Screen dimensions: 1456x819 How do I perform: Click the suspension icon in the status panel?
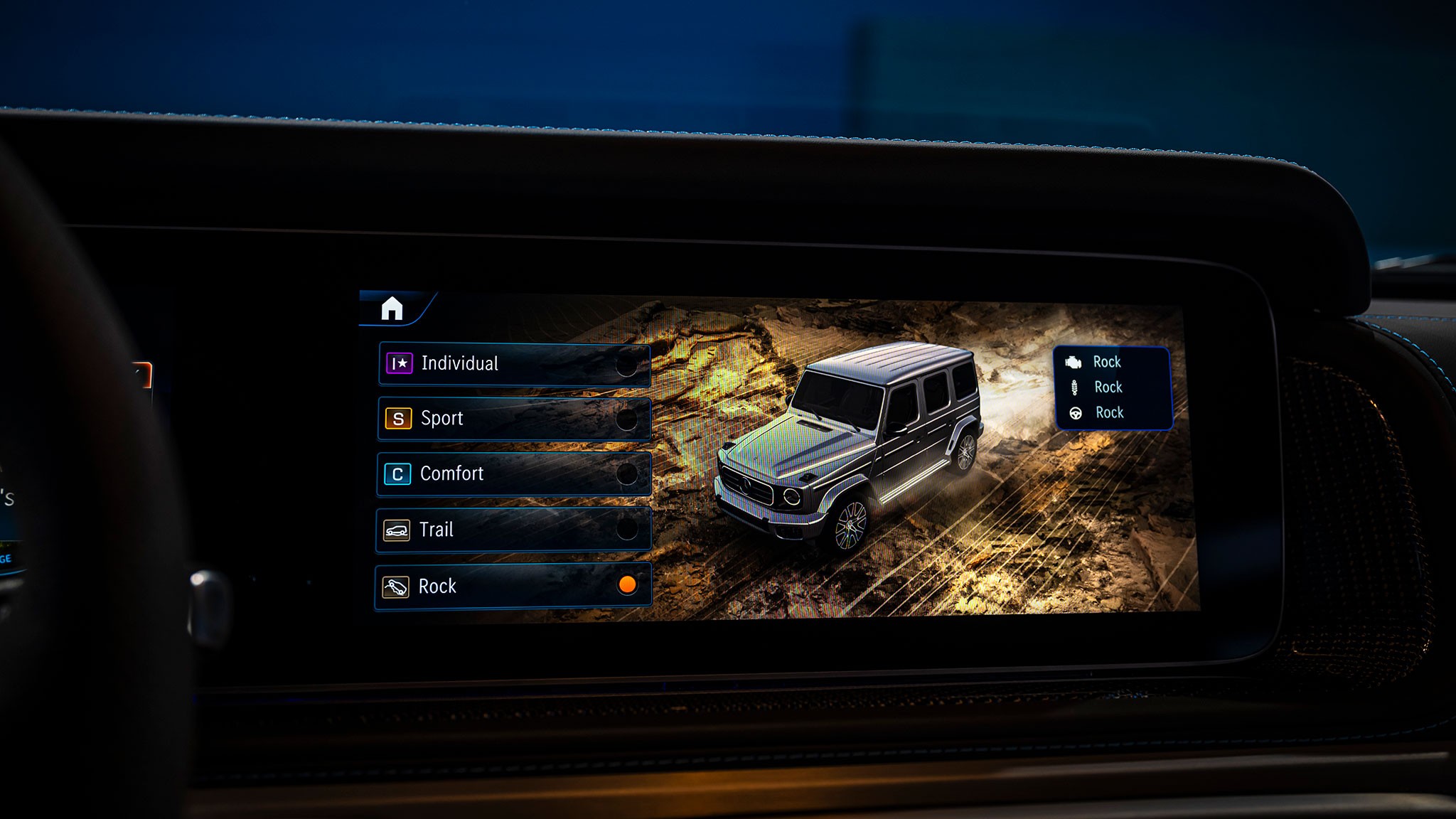1073,387
